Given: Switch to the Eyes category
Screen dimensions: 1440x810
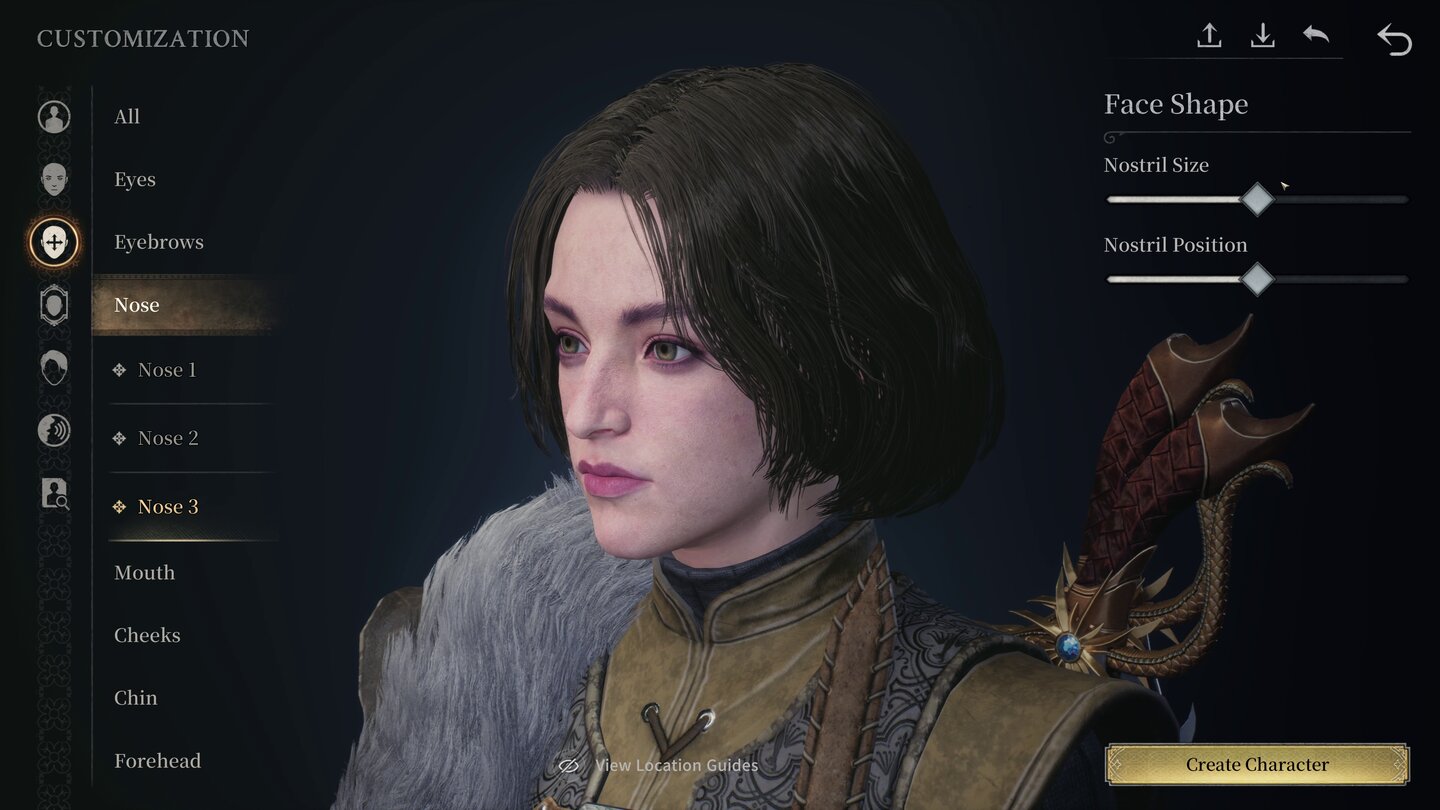Looking at the screenshot, I should point(134,179).
